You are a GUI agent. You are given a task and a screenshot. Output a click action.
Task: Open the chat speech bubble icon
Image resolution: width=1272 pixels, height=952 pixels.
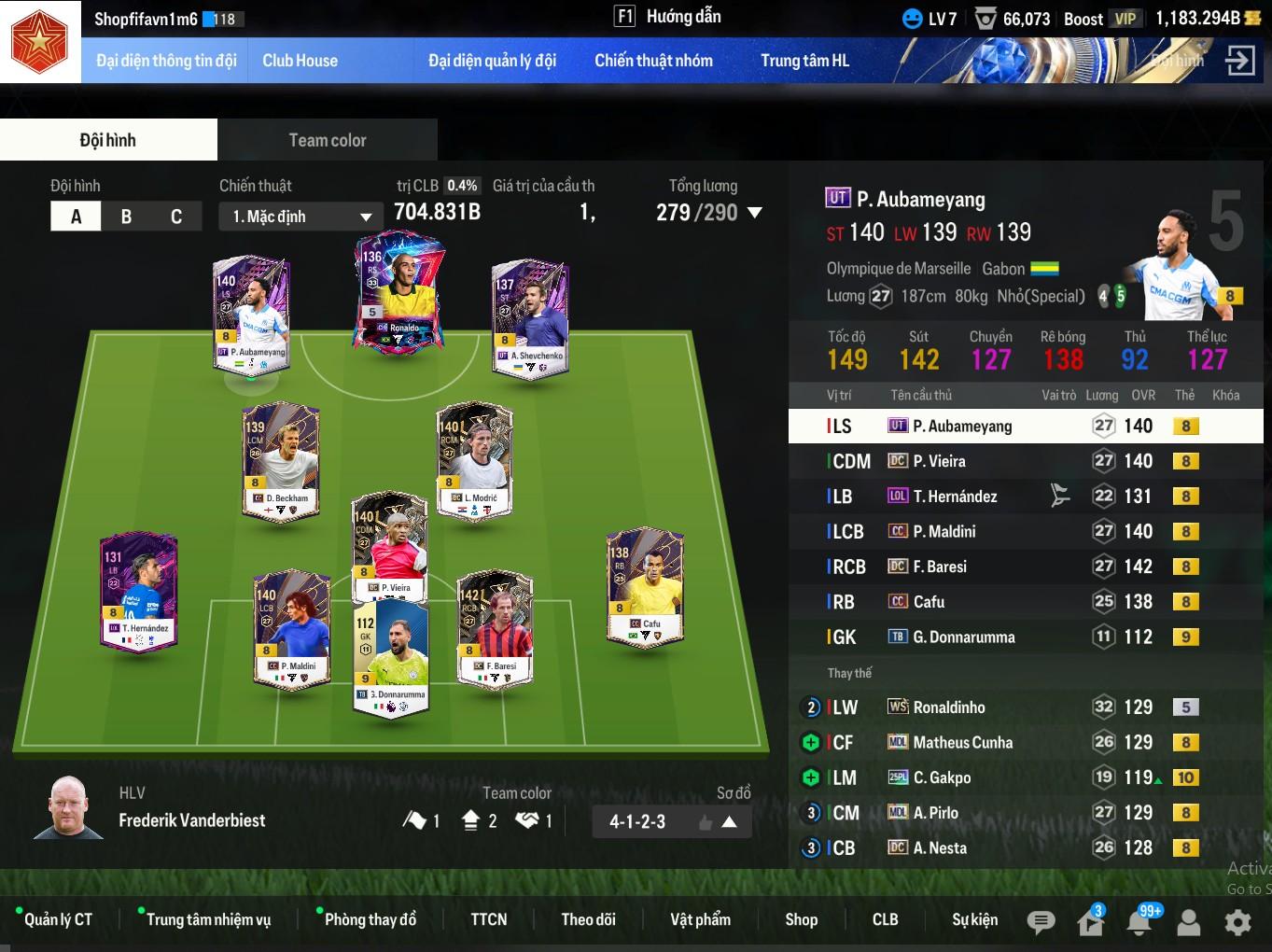point(1041,922)
